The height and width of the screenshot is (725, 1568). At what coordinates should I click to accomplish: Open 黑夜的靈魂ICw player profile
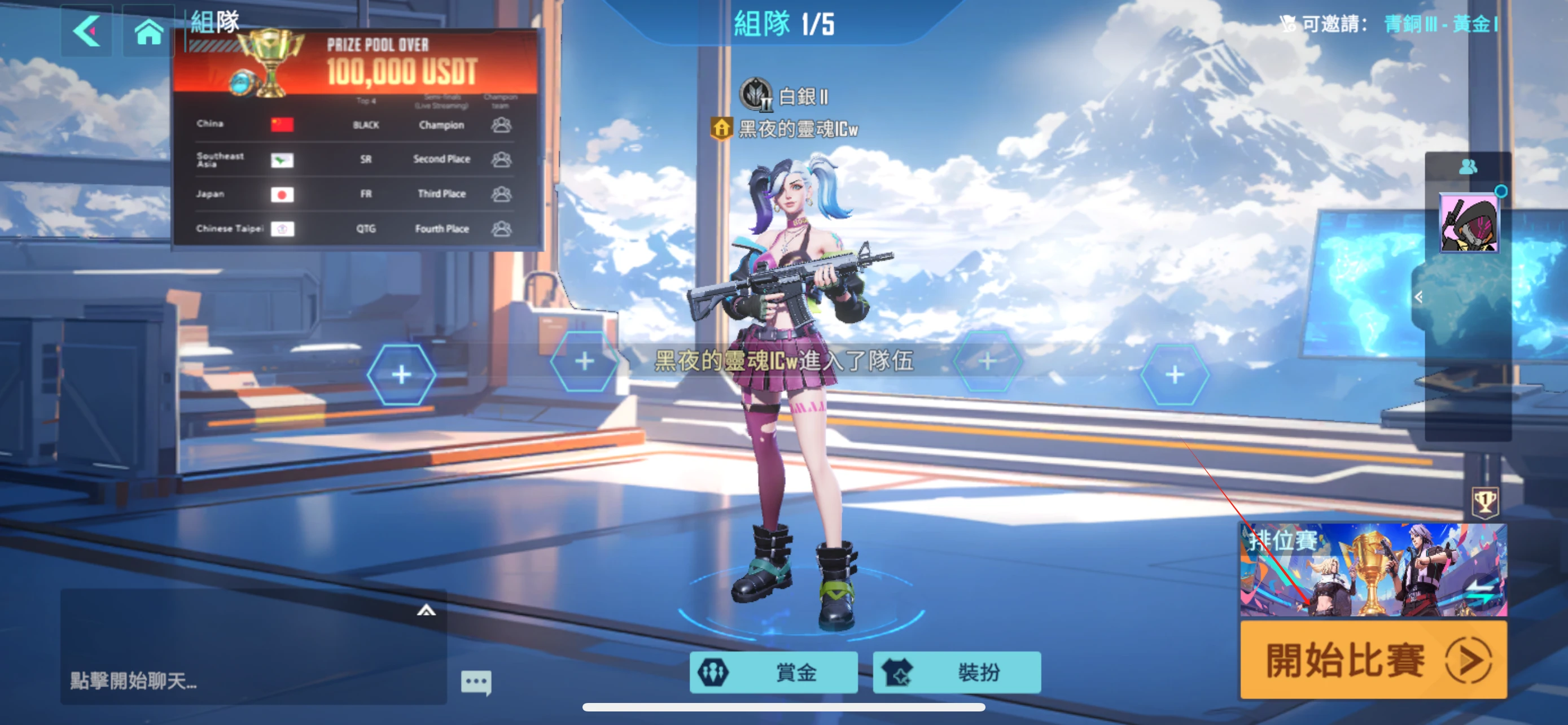pyautogui.click(x=798, y=129)
